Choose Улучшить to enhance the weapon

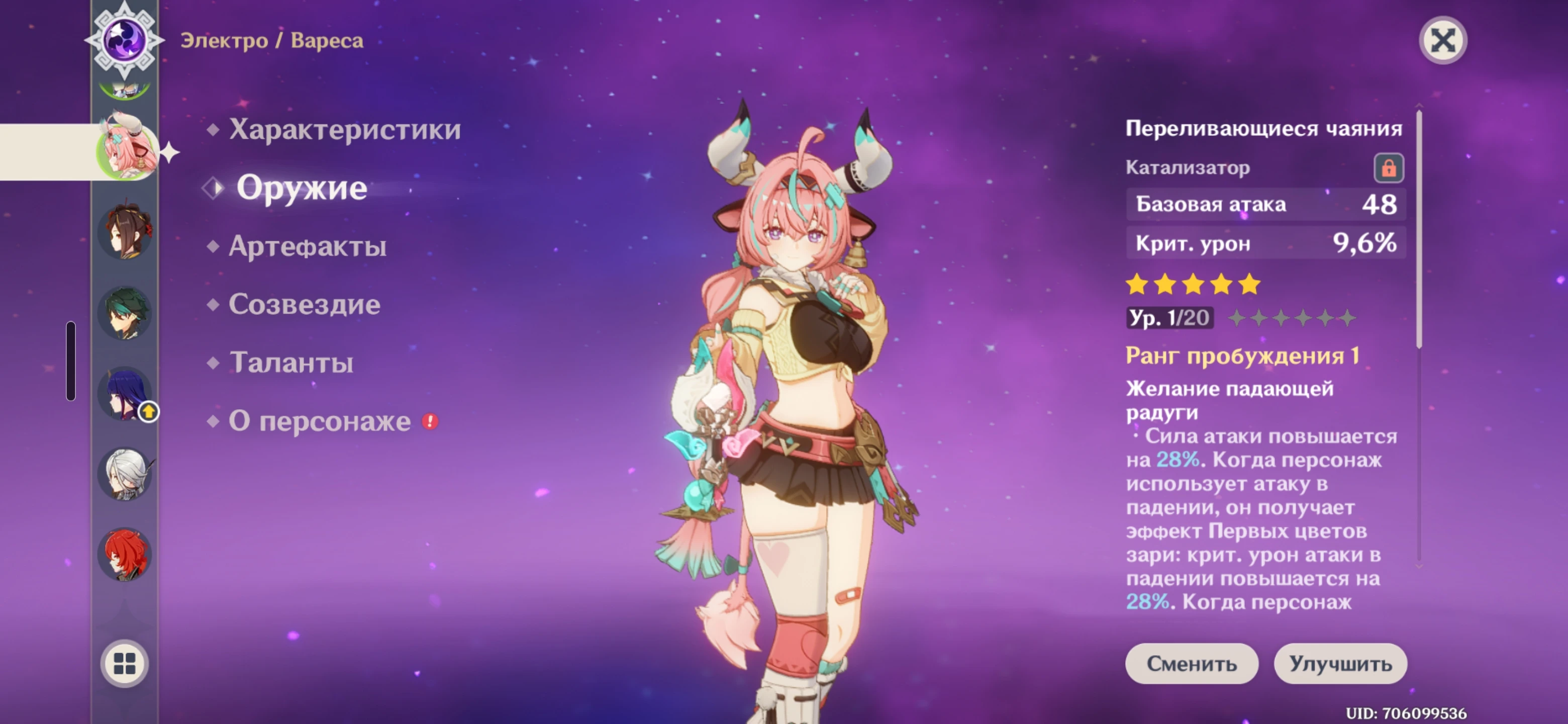[1340, 663]
